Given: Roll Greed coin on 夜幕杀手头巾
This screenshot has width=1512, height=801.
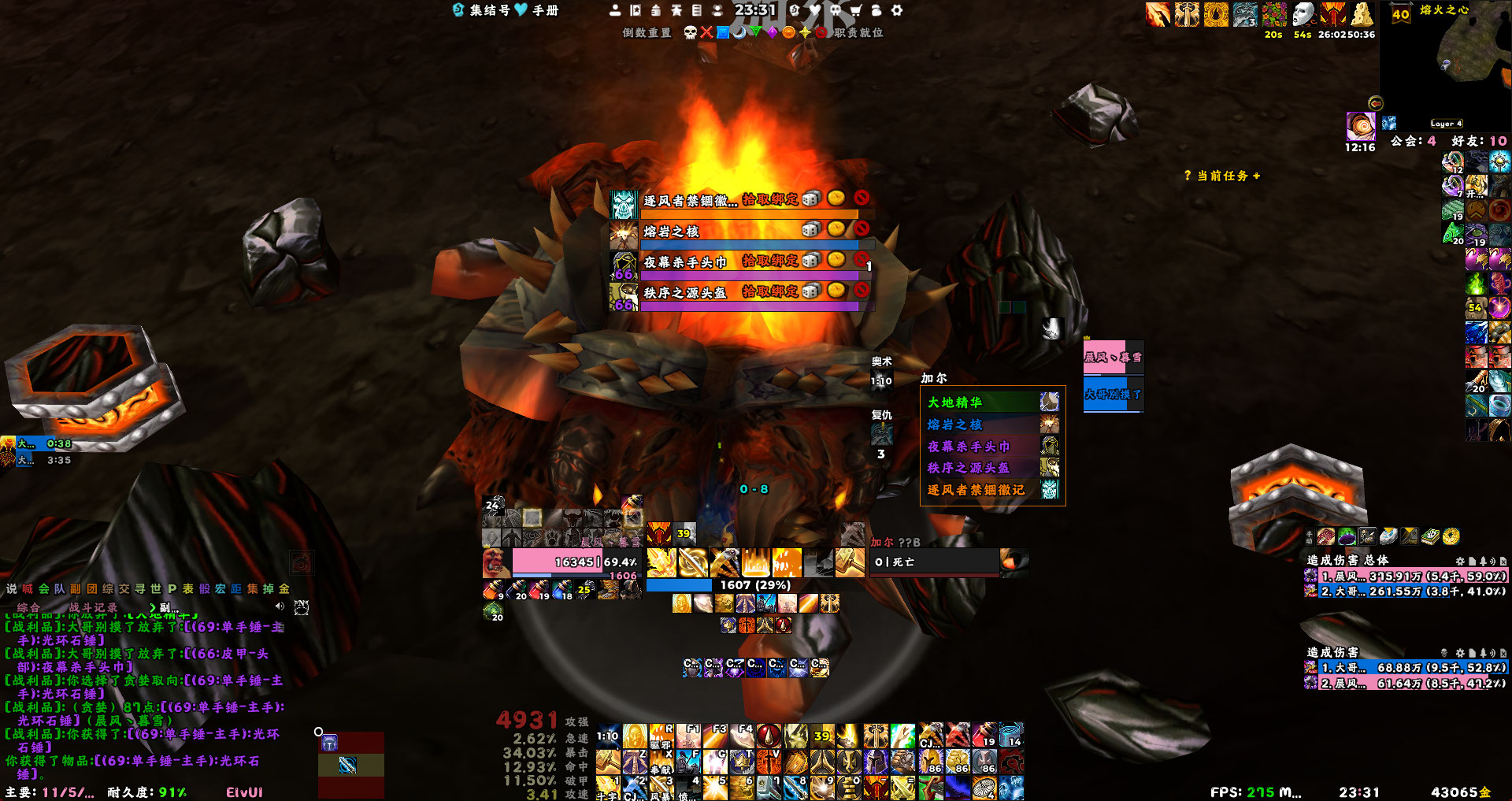Looking at the screenshot, I should [x=836, y=260].
